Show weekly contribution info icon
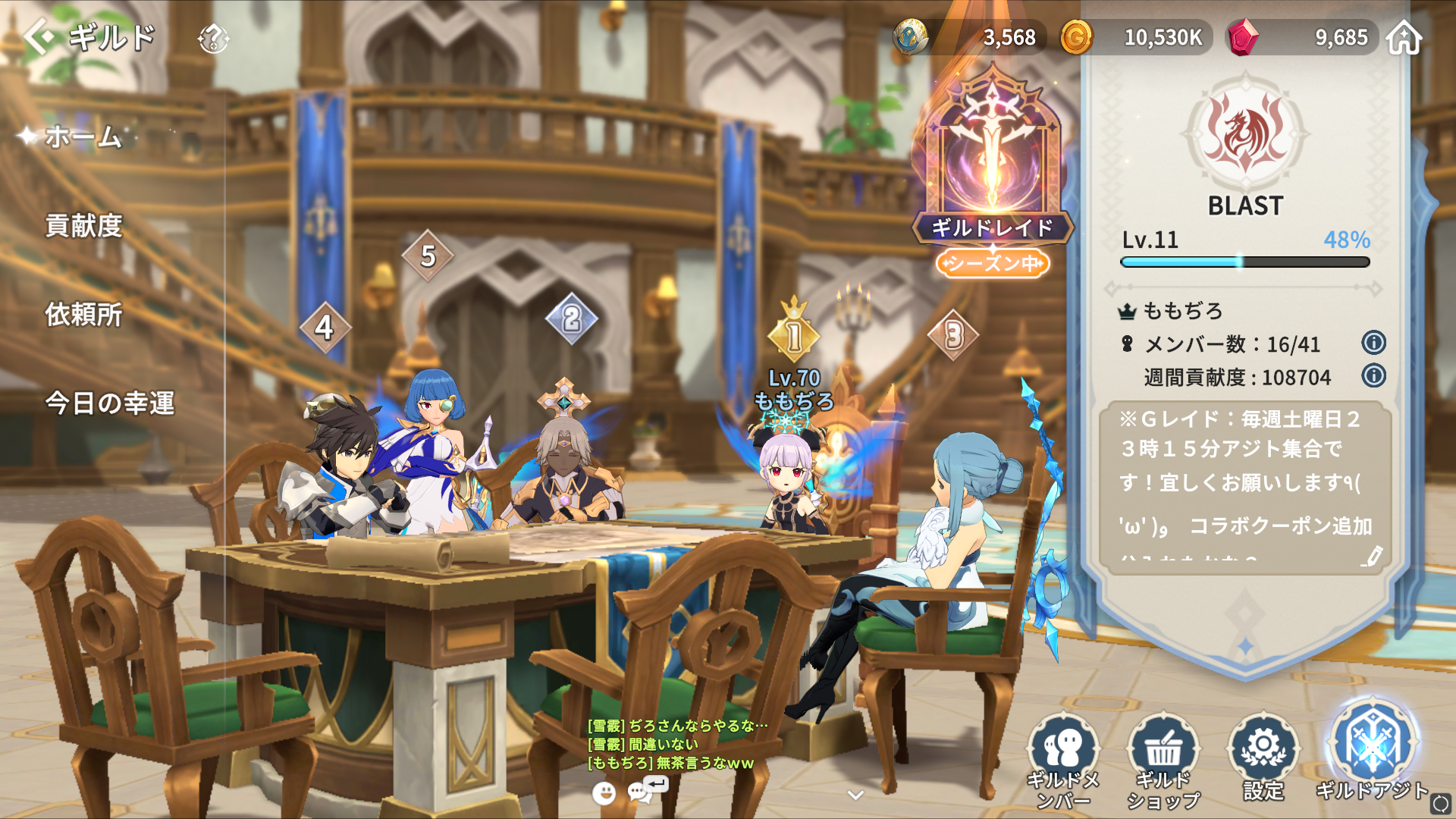 pyautogui.click(x=1373, y=375)
